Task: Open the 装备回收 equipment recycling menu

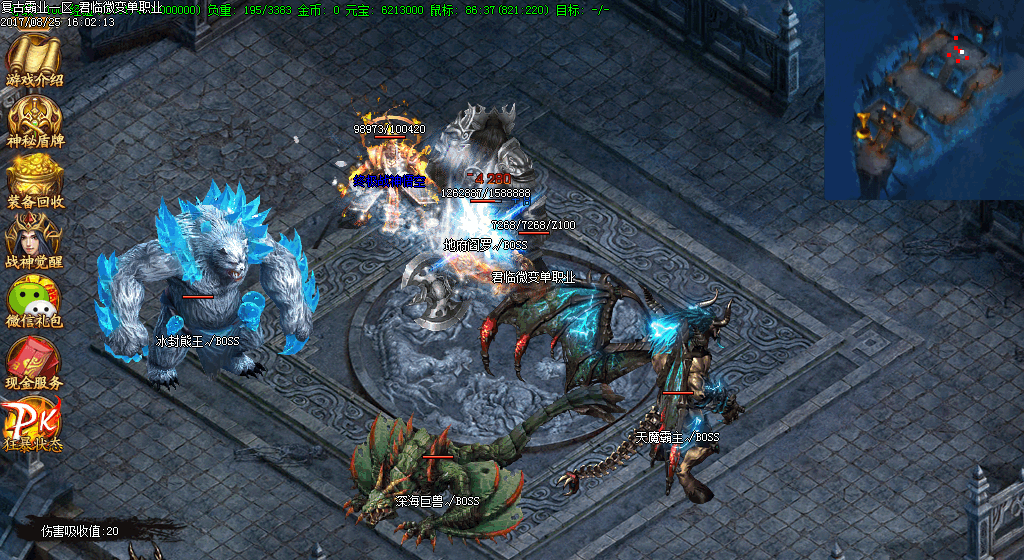Action: coord(34,180)
